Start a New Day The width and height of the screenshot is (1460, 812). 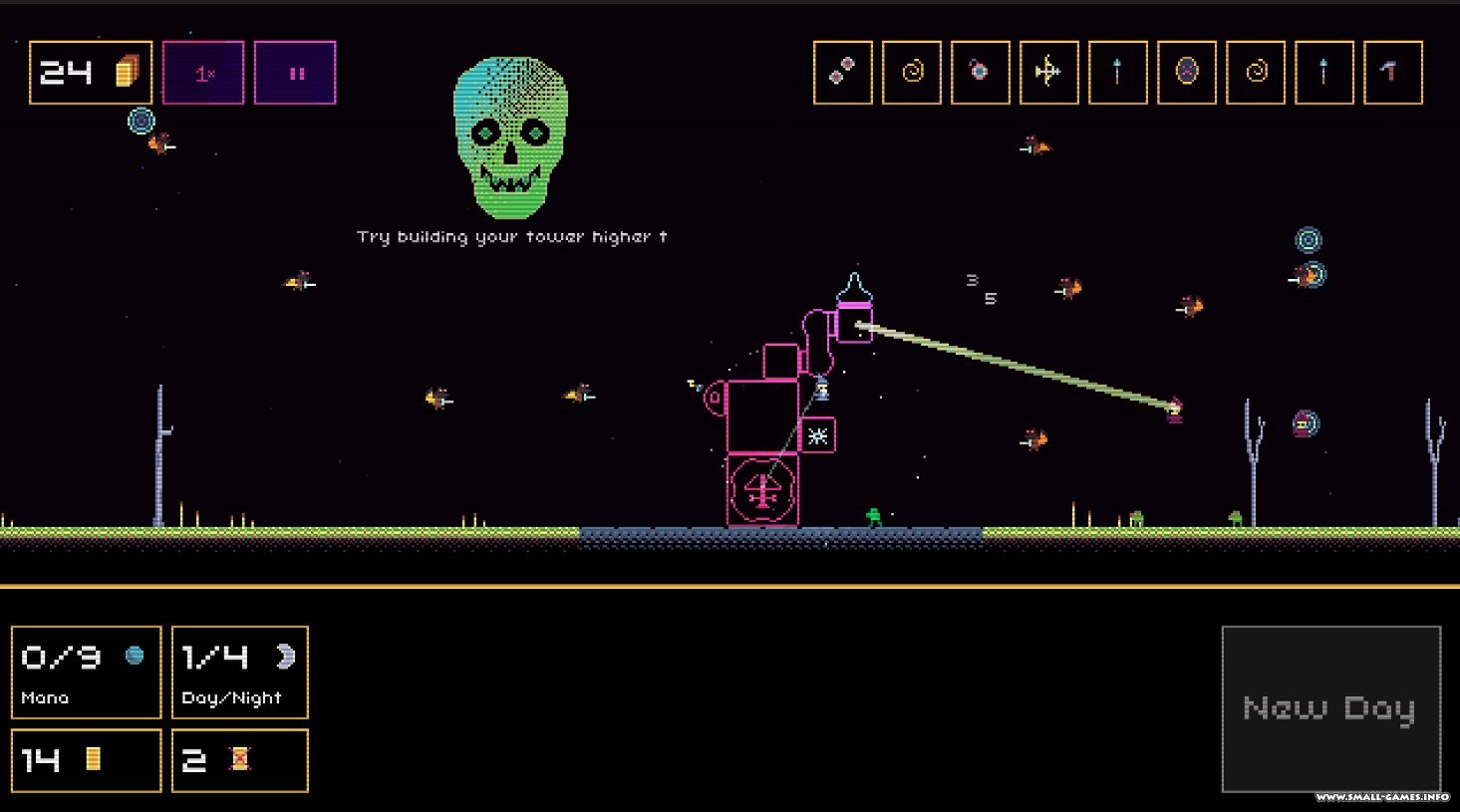pos(1330,708)
